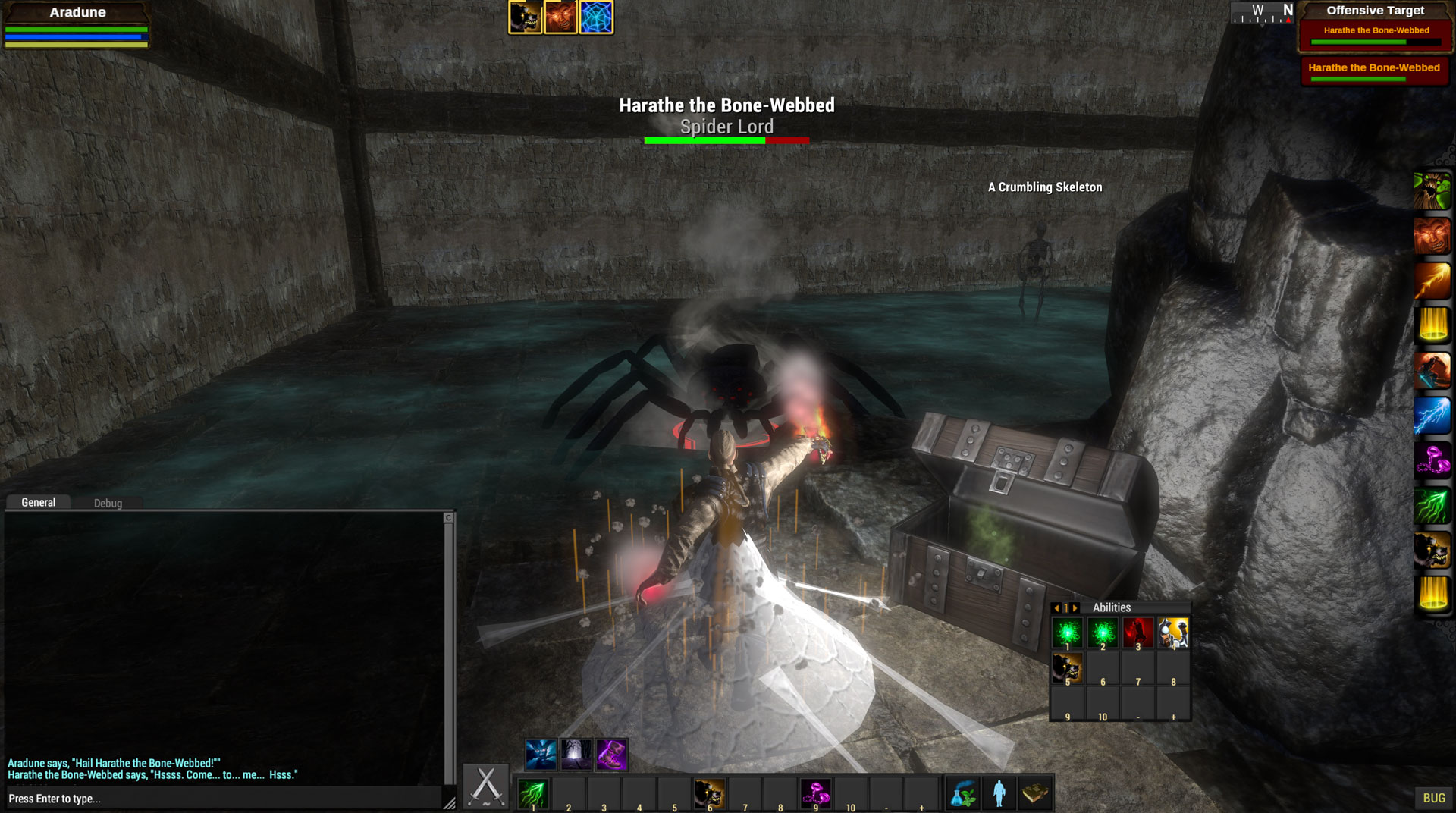This screenshot has height=813, width=1456.
Task: Report an issue with the BUG button
Action: [x=1433, y=798]
